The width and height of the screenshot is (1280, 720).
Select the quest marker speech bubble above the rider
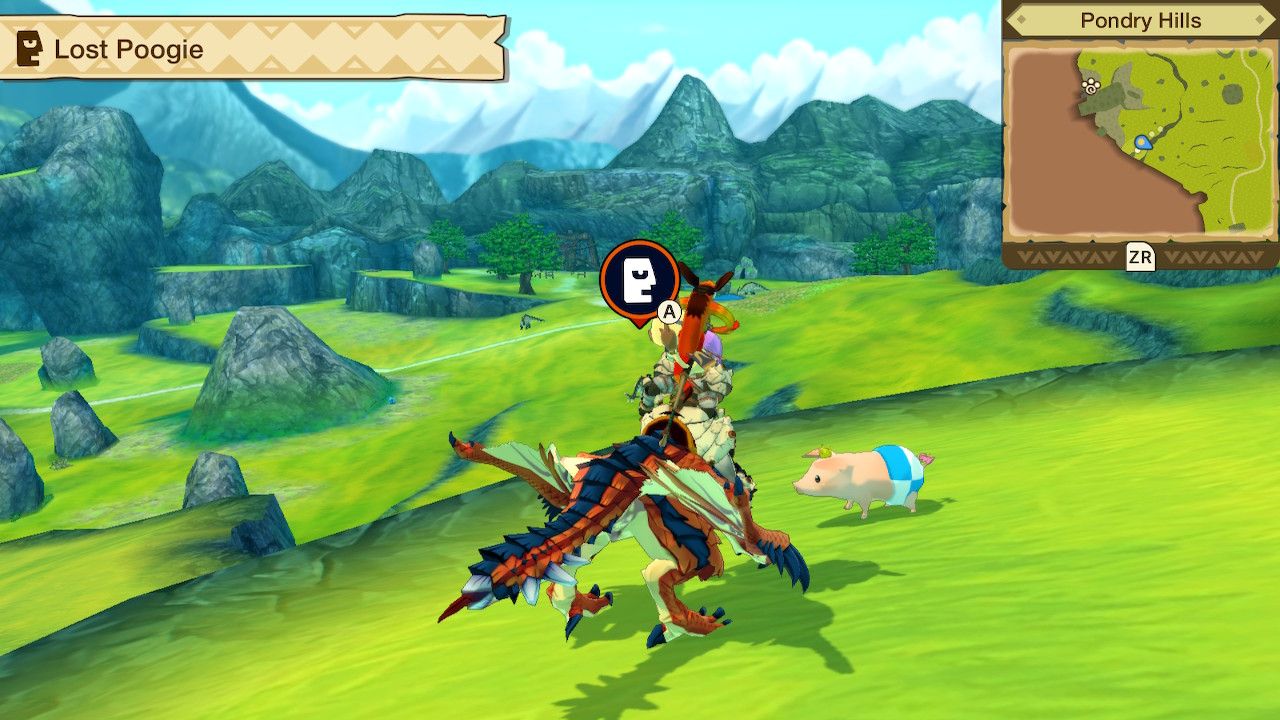[x=638, y=281]
